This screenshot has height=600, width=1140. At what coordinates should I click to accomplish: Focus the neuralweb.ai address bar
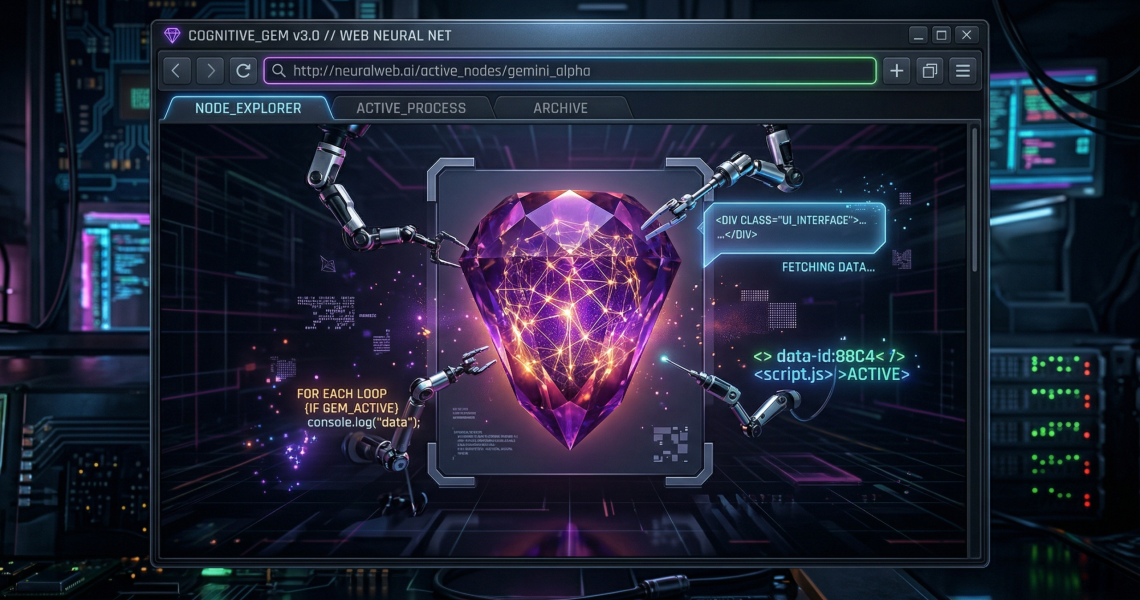[x=570, y=71]
